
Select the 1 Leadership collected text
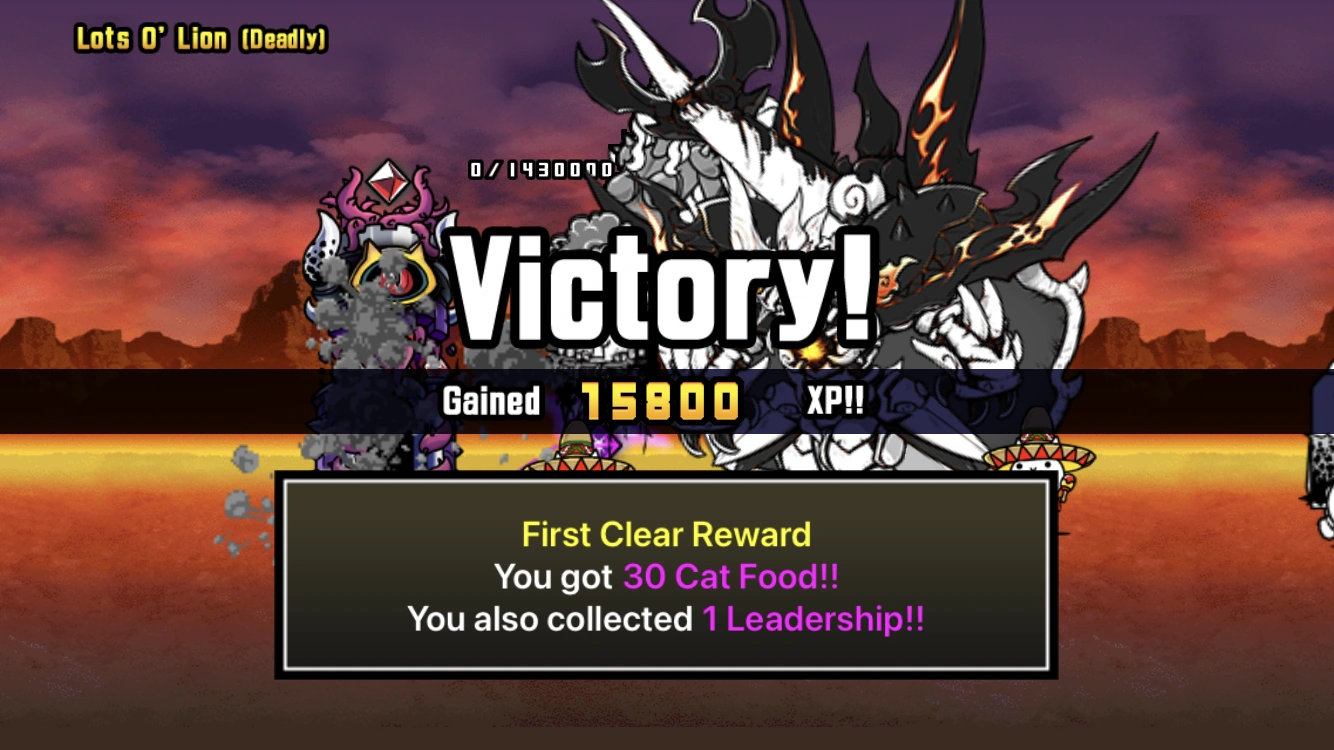[815, 619]
